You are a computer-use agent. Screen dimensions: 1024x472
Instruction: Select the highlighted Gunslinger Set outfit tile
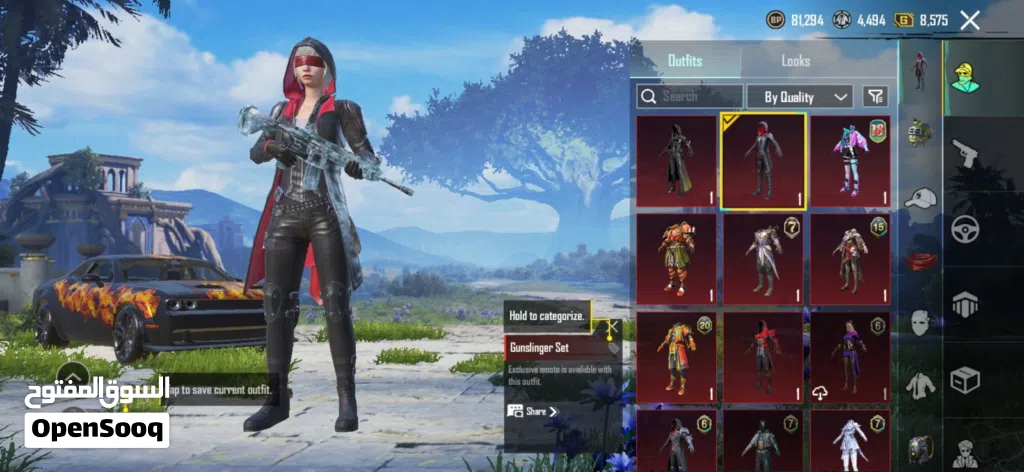[764, 160]
